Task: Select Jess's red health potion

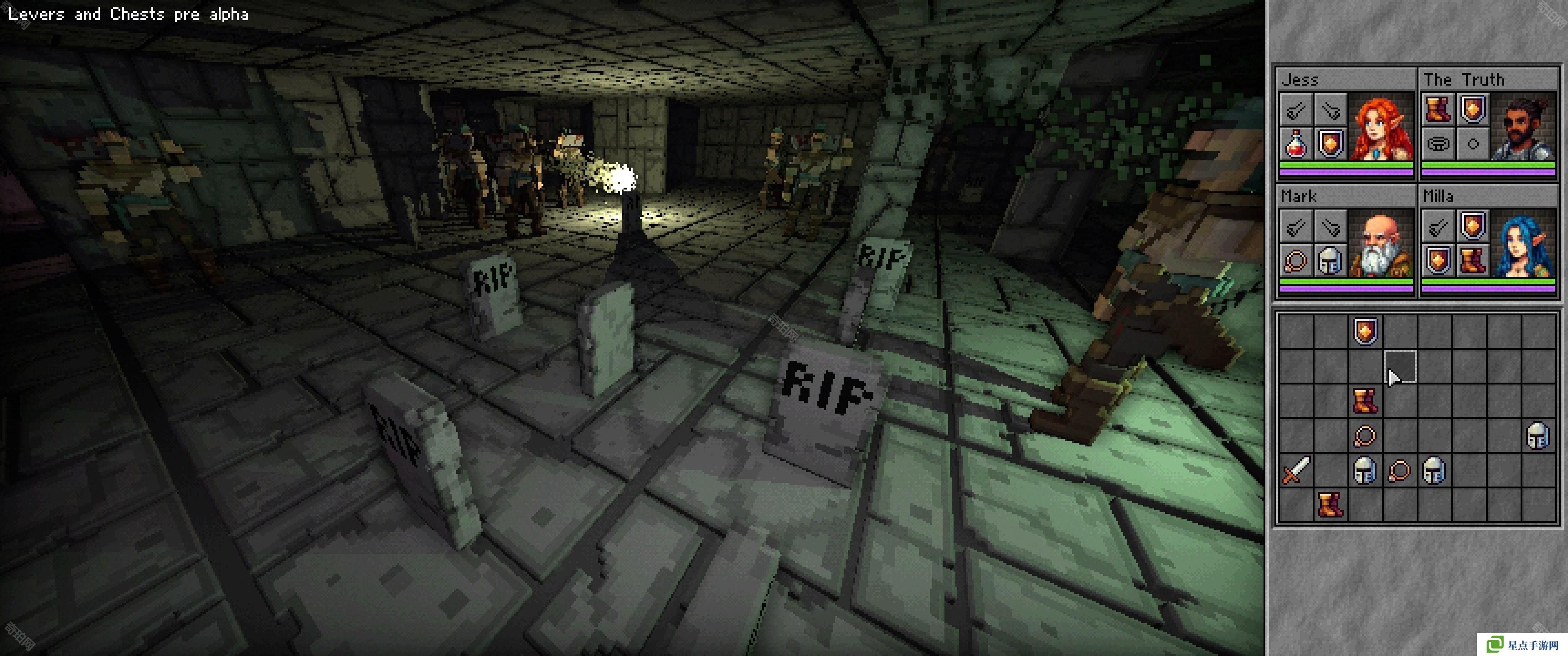Action: (x=1296, y=145)
